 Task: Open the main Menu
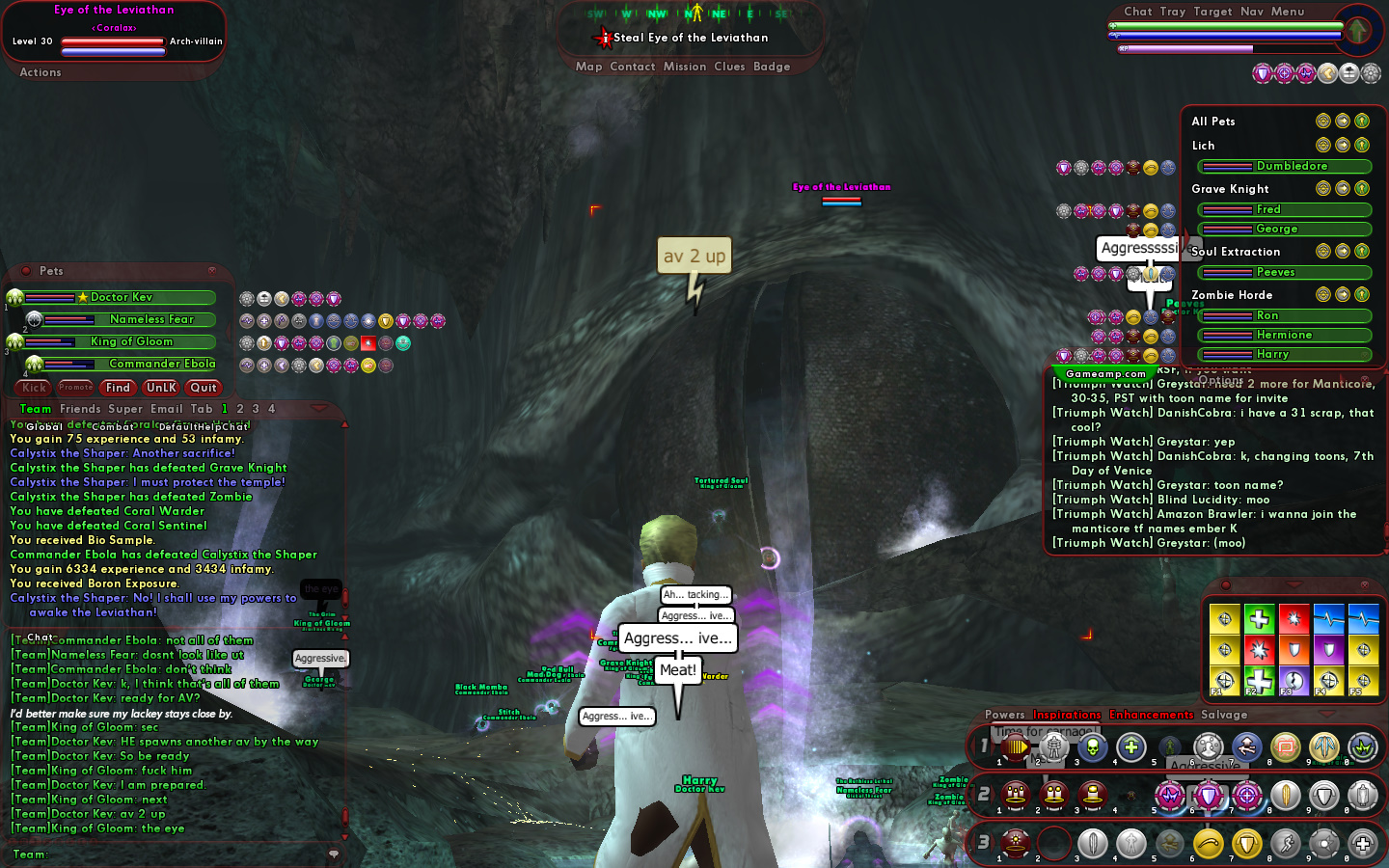(1287, 12)
